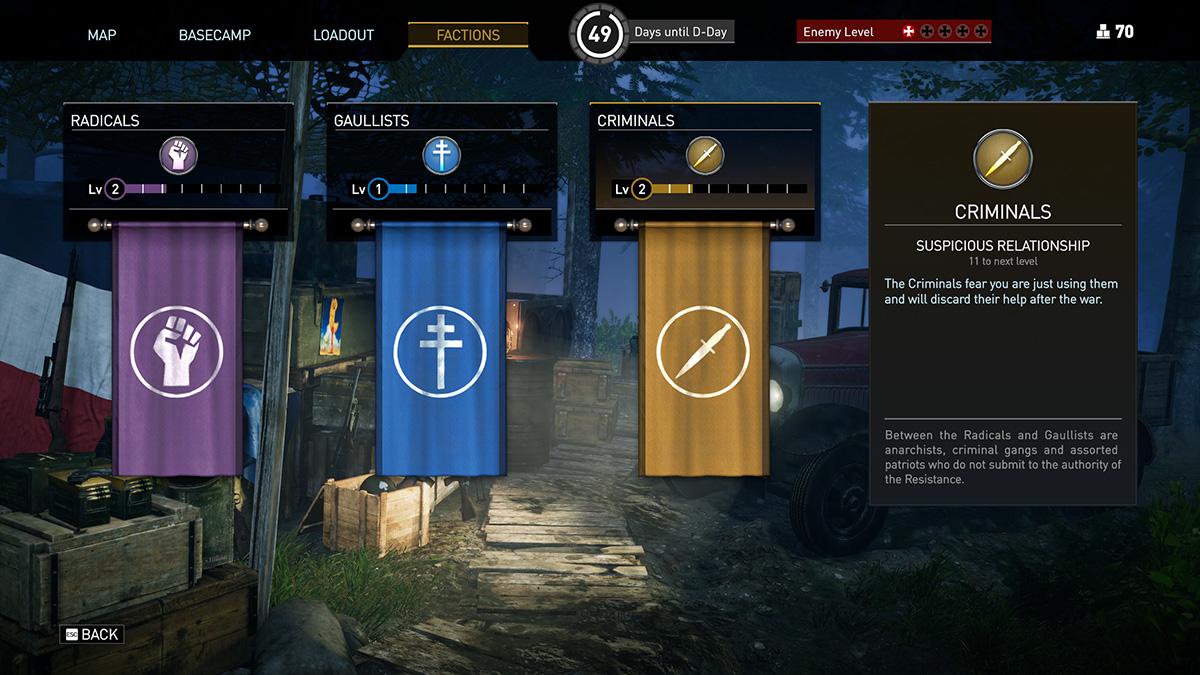
Task: Go to the Loadout tab
Action: tap(343, 35)
